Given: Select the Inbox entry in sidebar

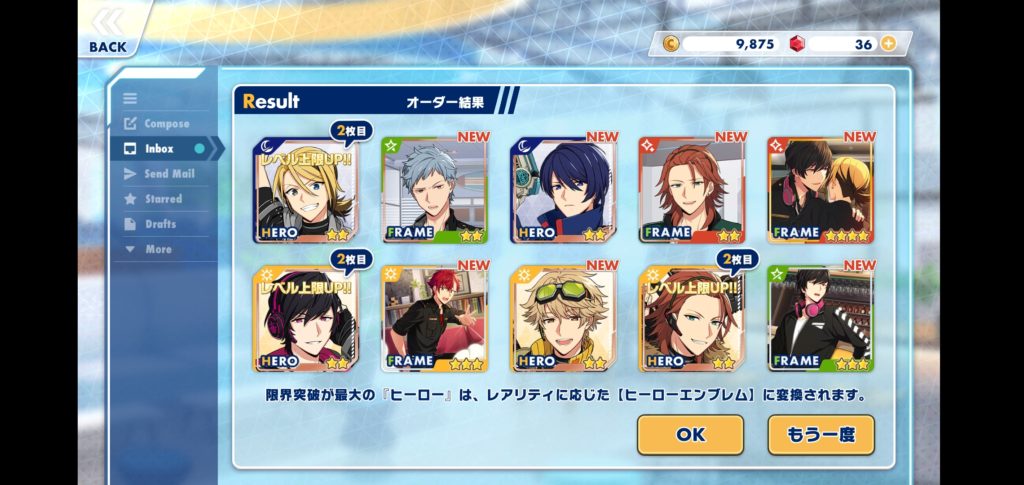Looking at the screenshot, I should tap(158, 149).
